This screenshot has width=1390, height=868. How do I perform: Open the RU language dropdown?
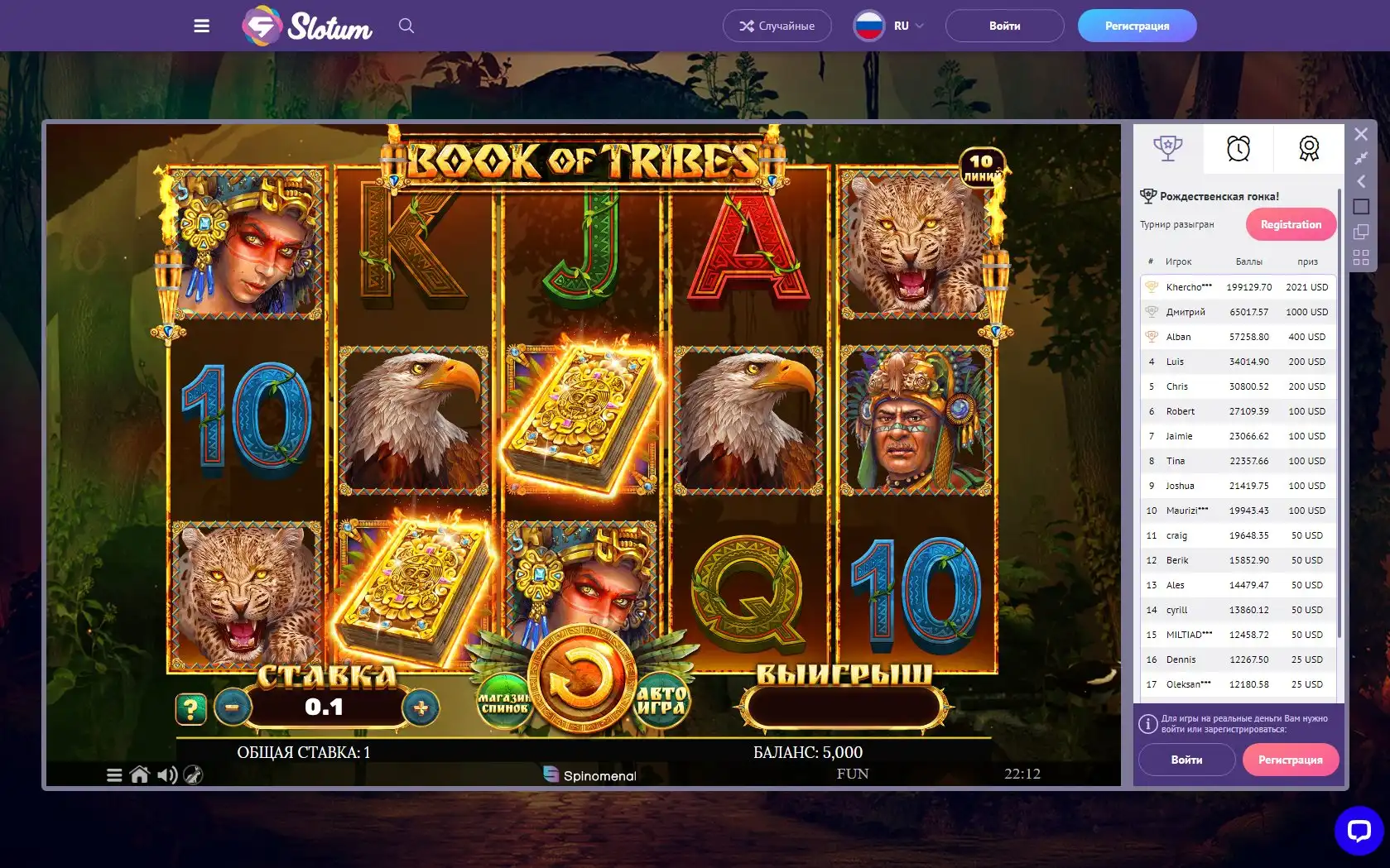(890, 26)
